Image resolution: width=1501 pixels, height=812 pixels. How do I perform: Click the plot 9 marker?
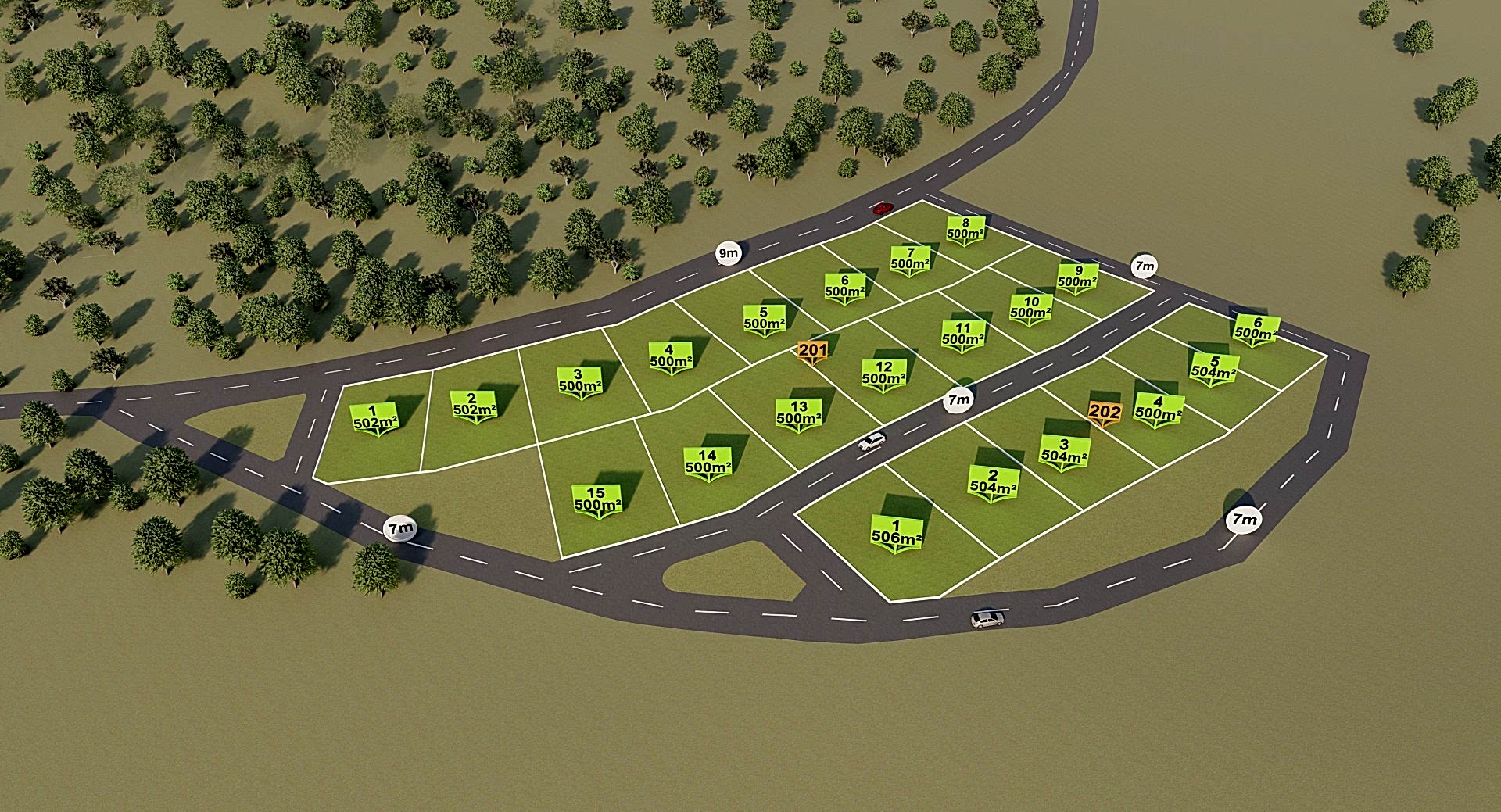click(x=1077, y=277)
